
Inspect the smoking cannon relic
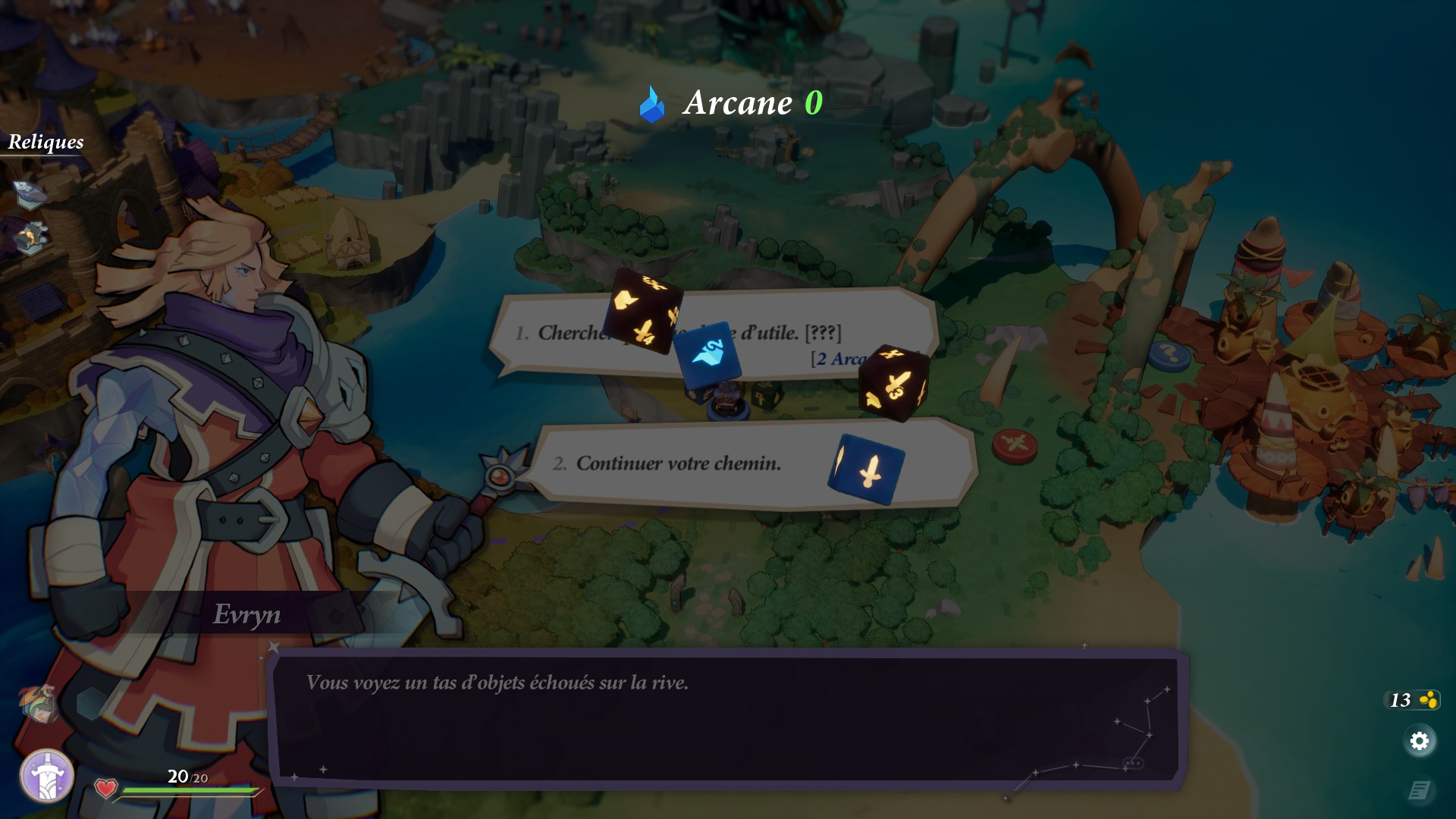click(x=32, y=238)
